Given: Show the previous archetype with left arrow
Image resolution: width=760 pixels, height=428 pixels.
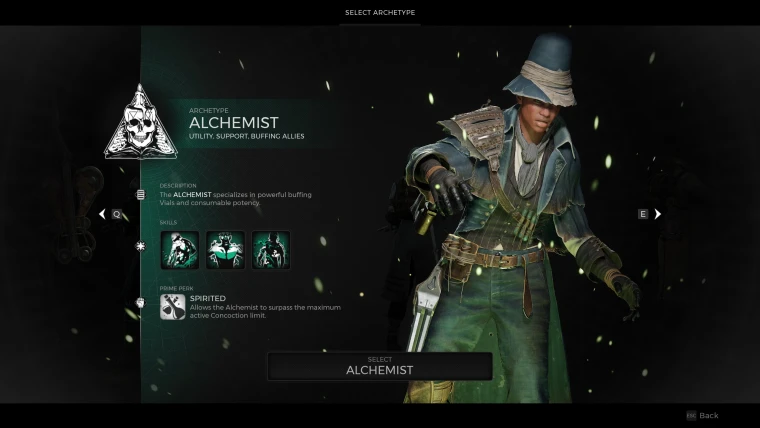Looking at the screenshot, I should tap(102, 214).
